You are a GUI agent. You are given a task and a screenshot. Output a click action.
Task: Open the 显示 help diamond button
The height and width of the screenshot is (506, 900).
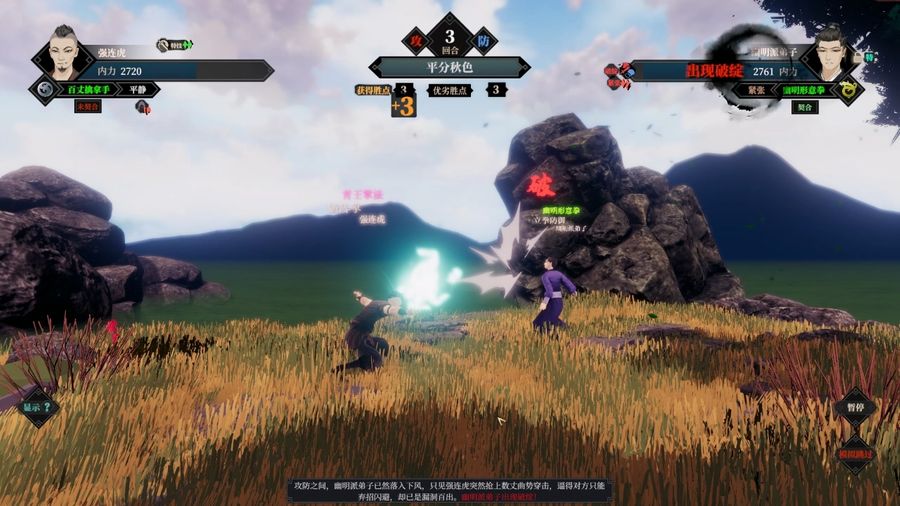click(x=39, y=407)
